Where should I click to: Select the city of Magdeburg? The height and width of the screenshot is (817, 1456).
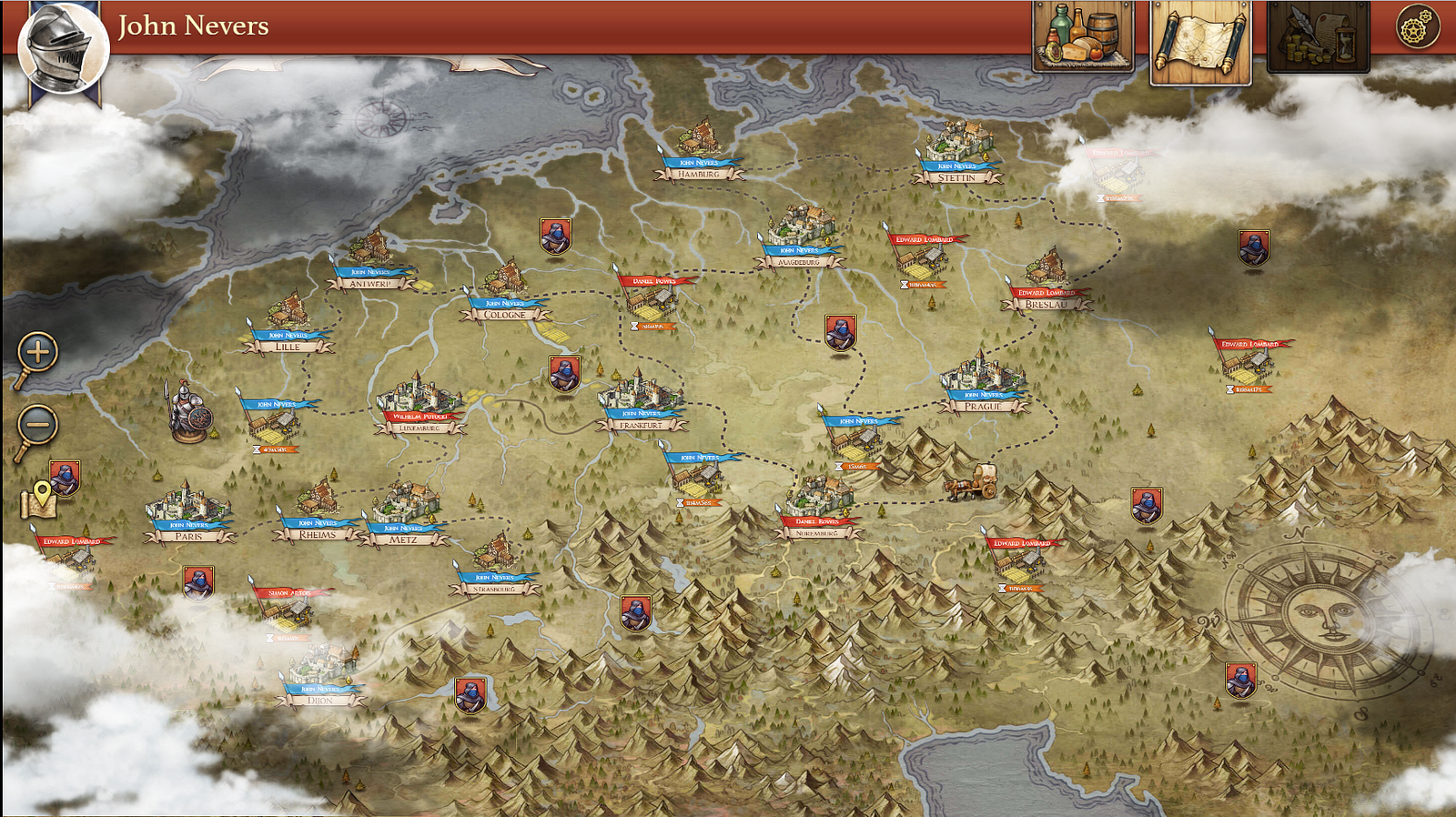click(x=799, y=261)
